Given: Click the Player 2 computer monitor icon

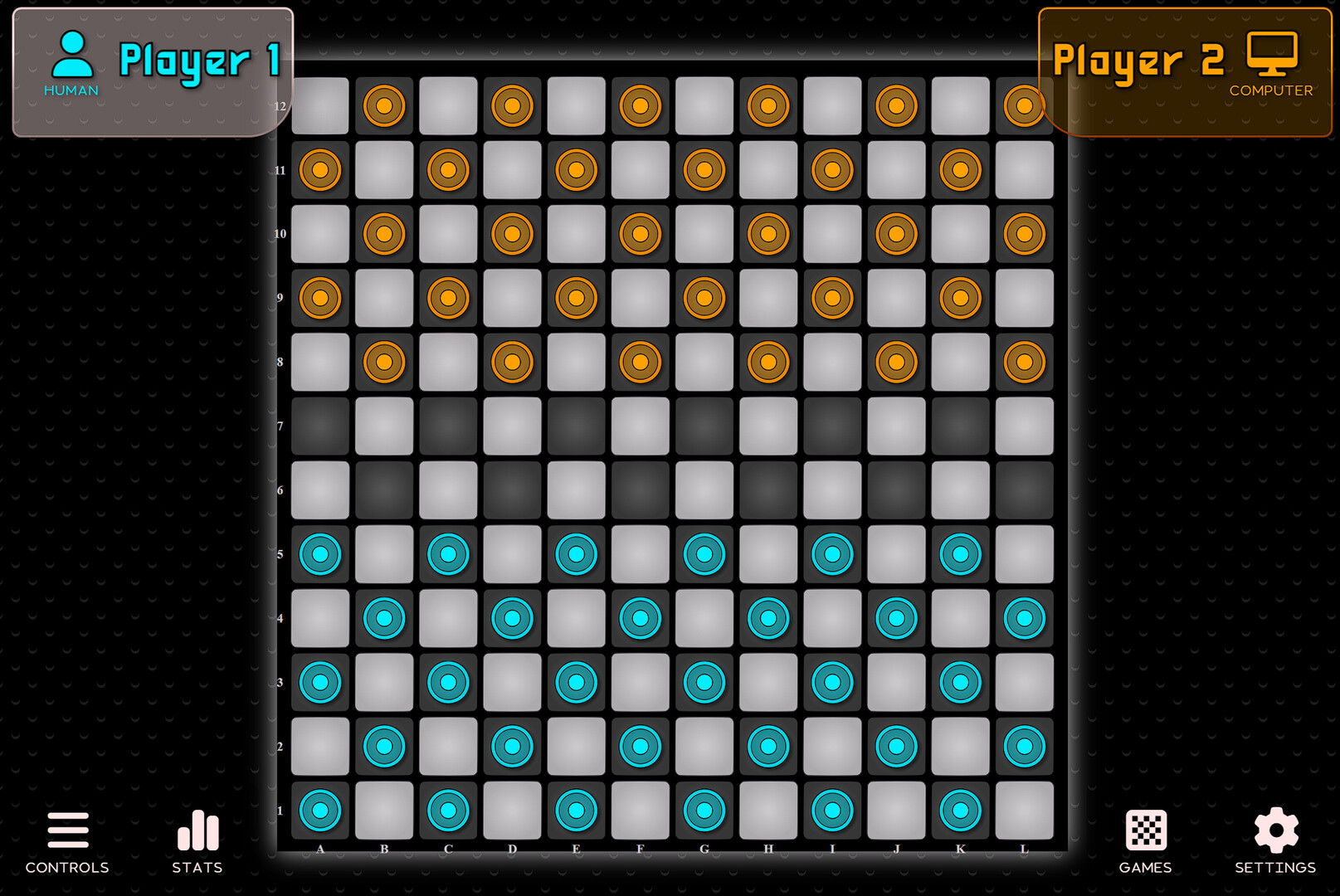Looking at the screenshot, I should [x=1273, y=51].
